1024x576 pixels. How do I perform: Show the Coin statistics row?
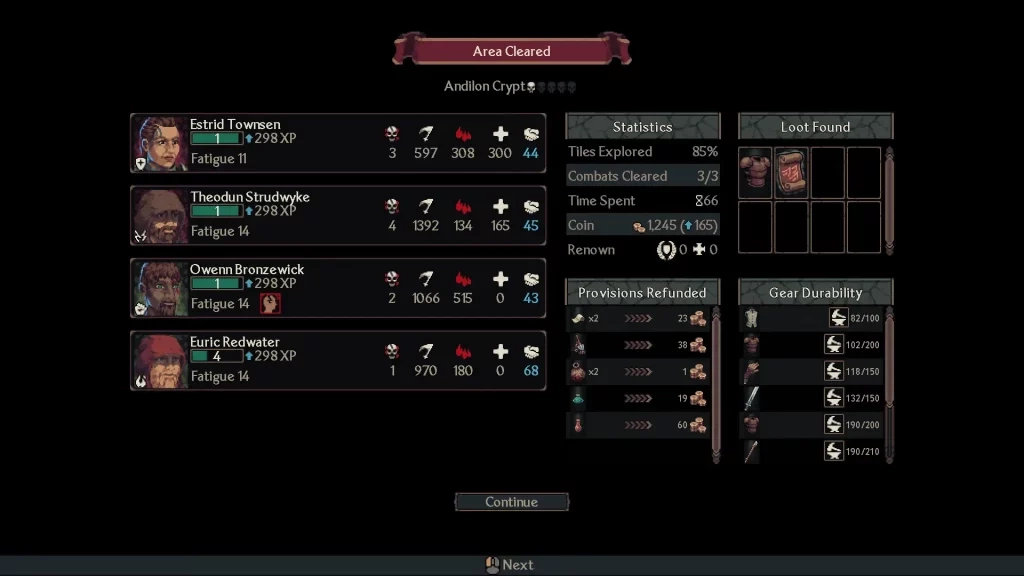[x=642, y=225]
